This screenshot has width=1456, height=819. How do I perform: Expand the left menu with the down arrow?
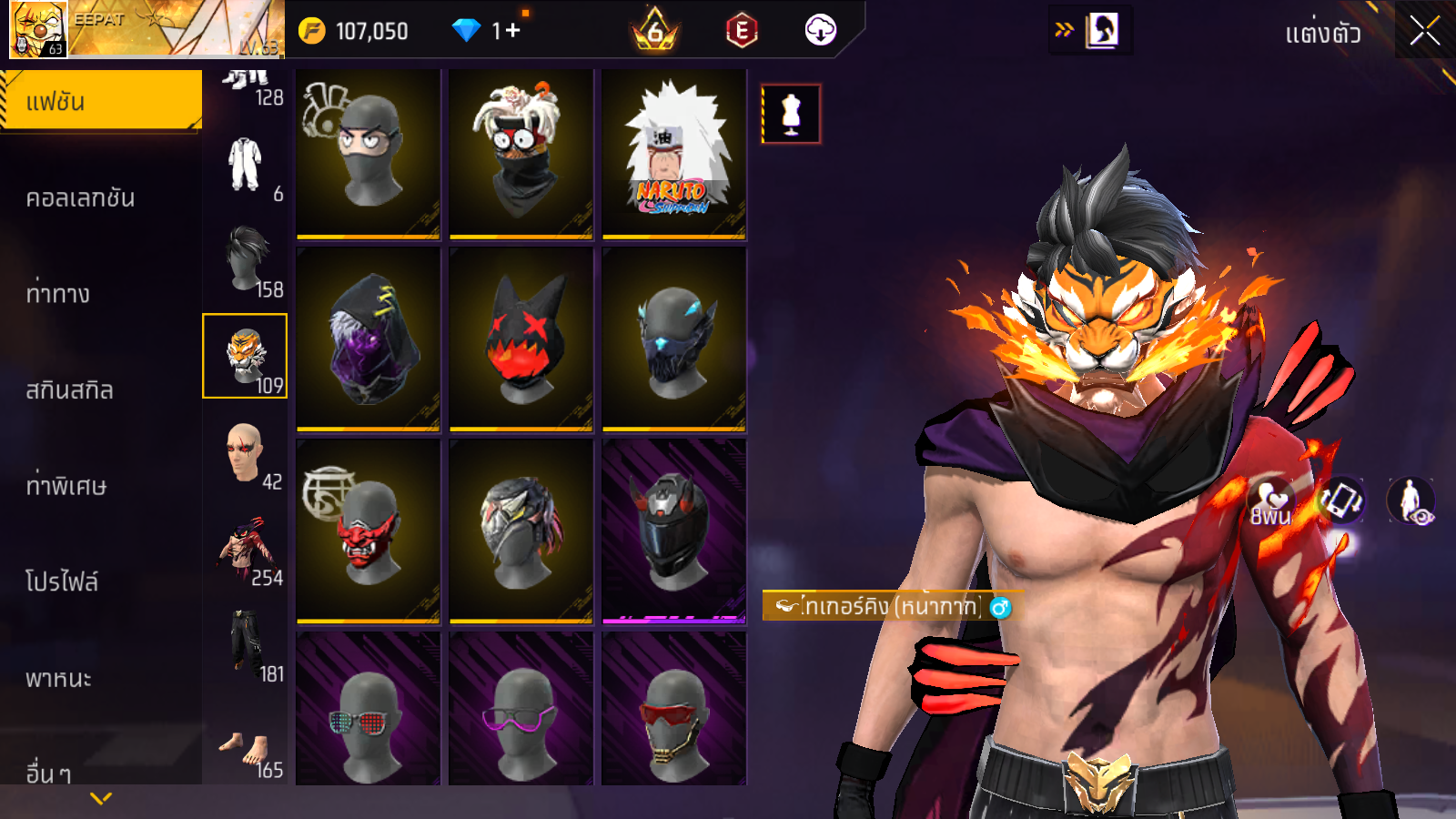pos(101,798)
